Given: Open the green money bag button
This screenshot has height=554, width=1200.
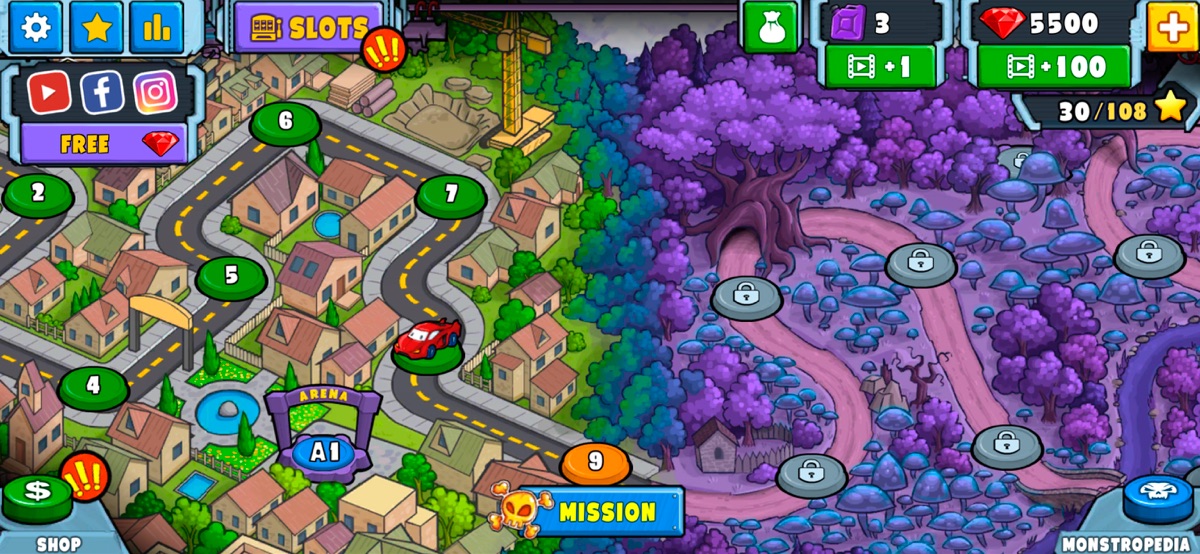Looking at the screenshot, I should [770, 27].
